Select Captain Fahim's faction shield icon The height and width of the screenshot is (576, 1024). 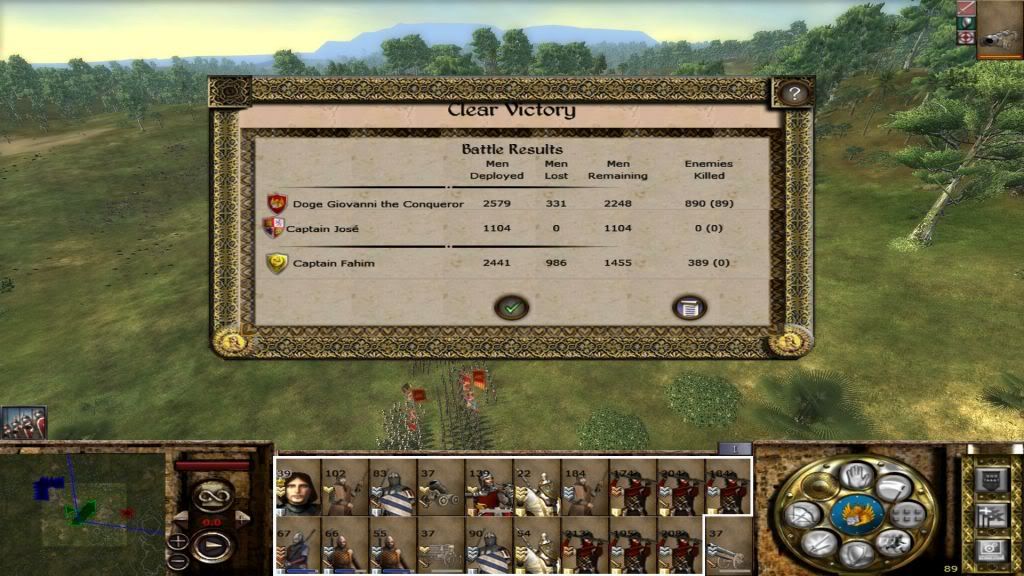click(x=277, y=264)
